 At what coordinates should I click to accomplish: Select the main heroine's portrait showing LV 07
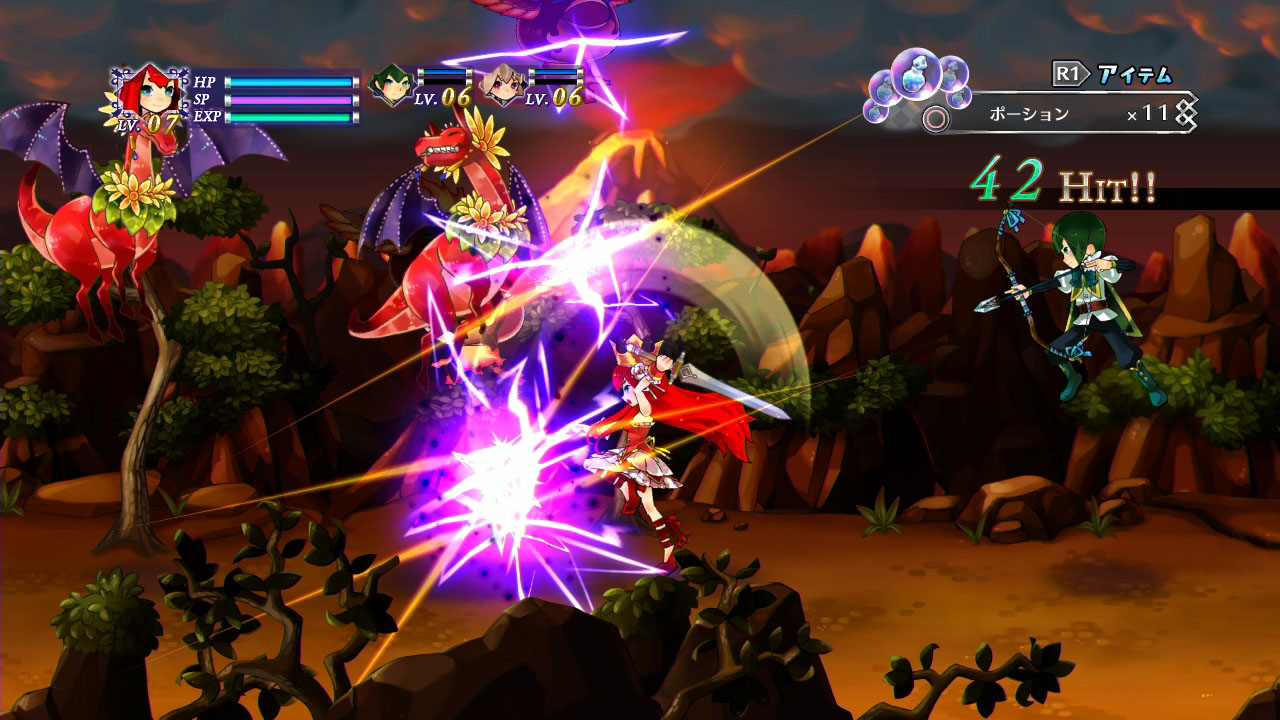pos(151,93)
